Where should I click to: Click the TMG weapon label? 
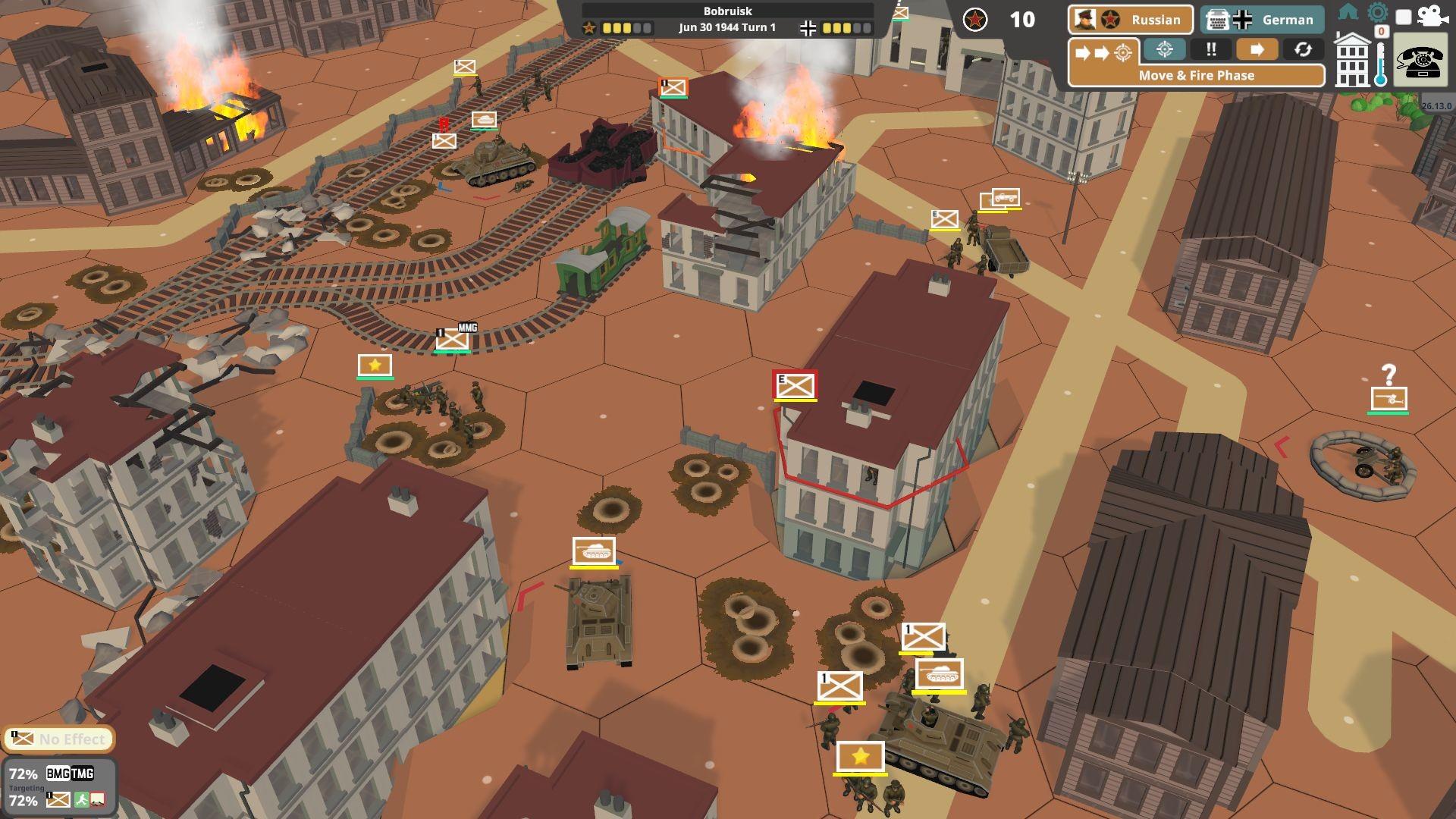pos(83,773)
